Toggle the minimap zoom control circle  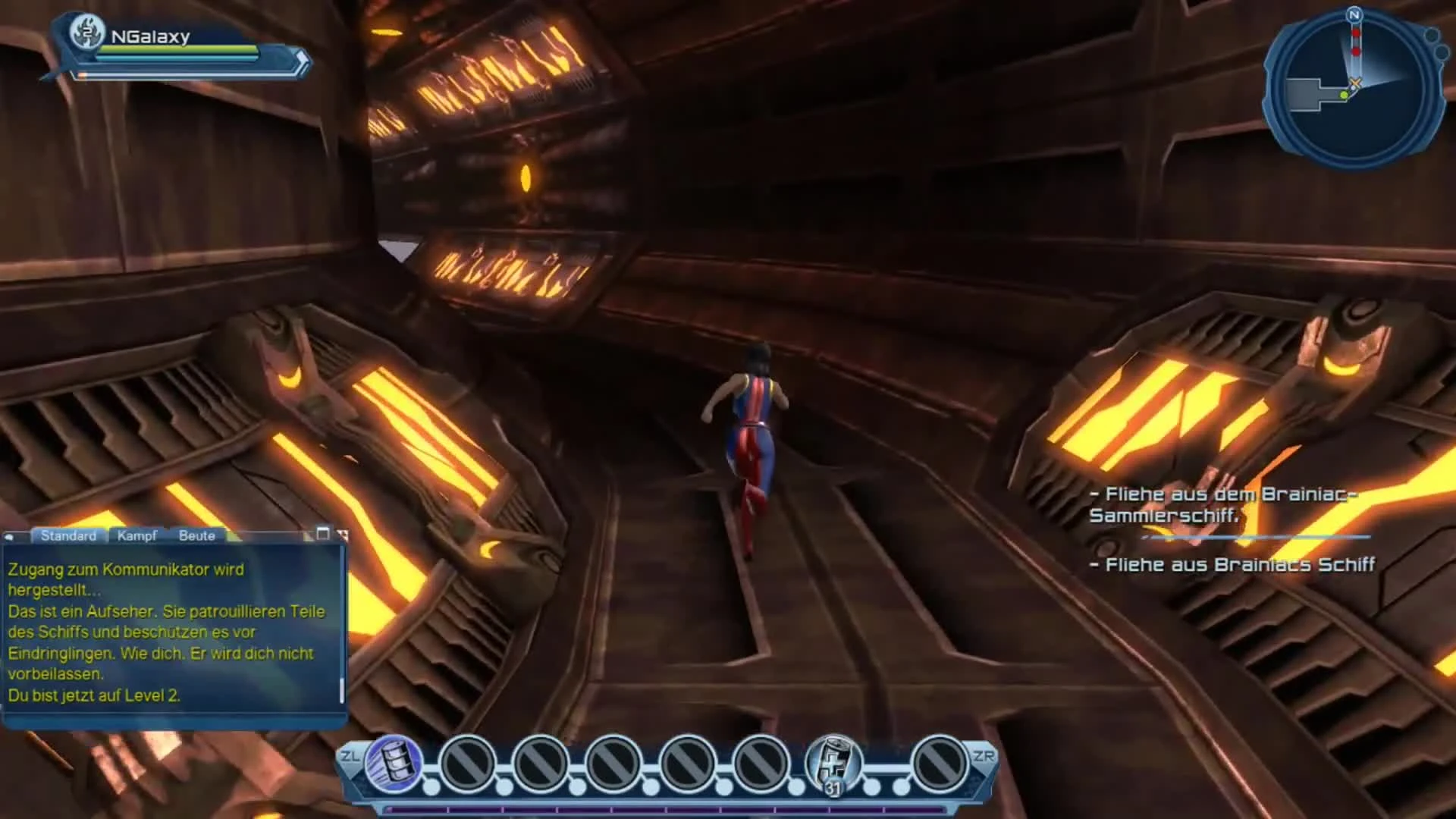pyautogui.click(x=1433, y=36)
